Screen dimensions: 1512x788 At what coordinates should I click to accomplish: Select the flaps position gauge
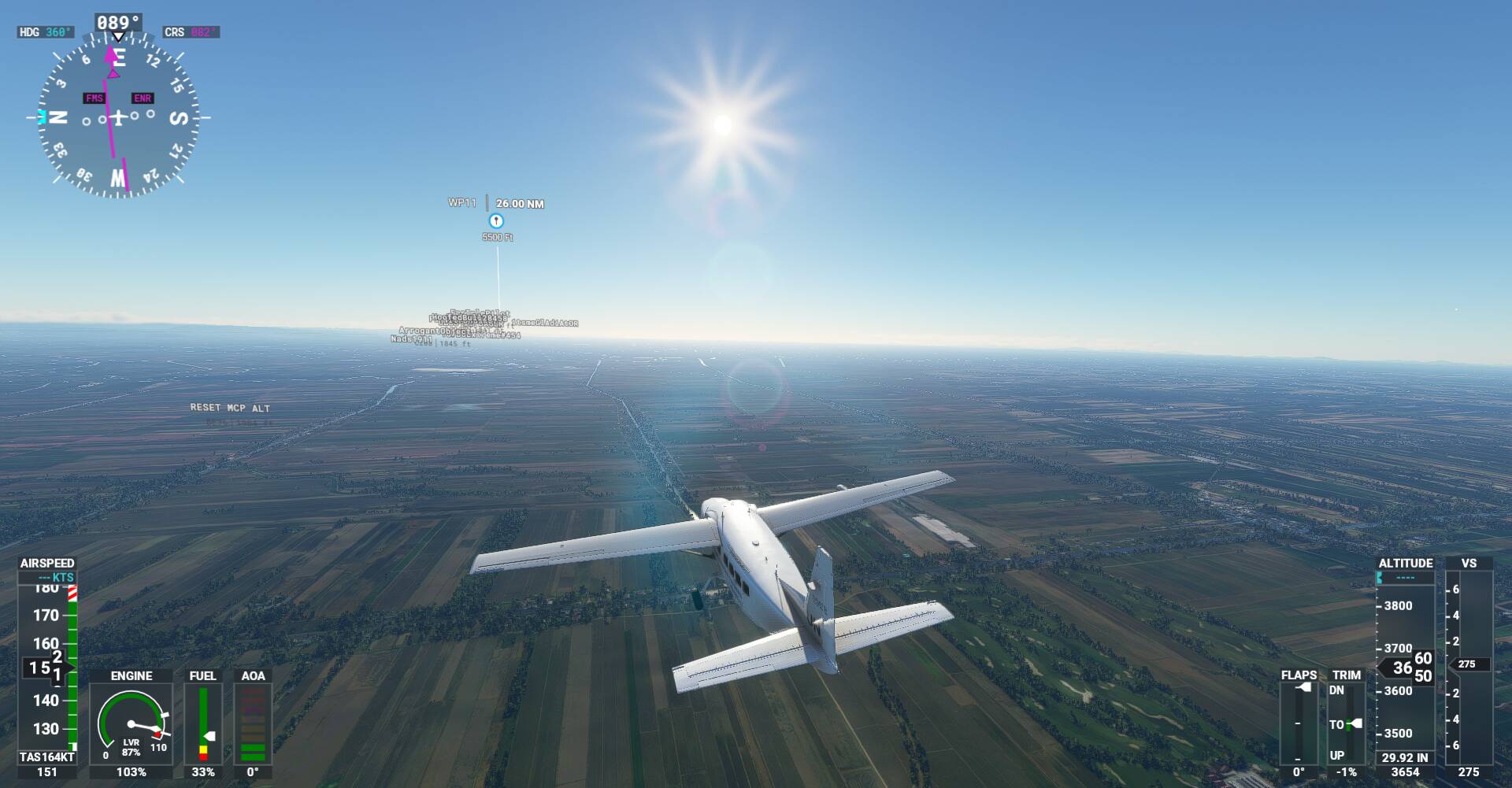tap(1299, 723)
